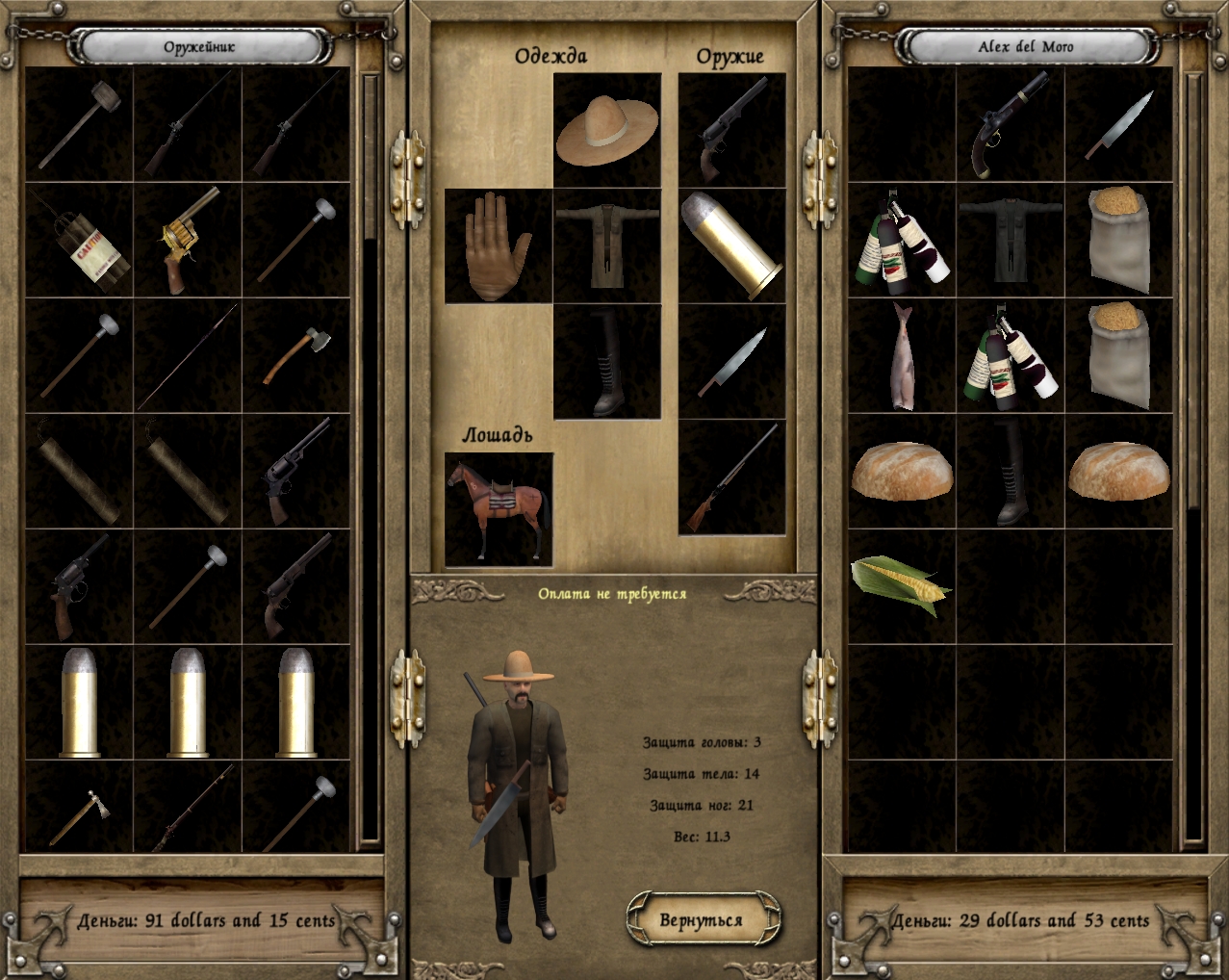Choose the golden revolver from the merchant

point(188,241)
